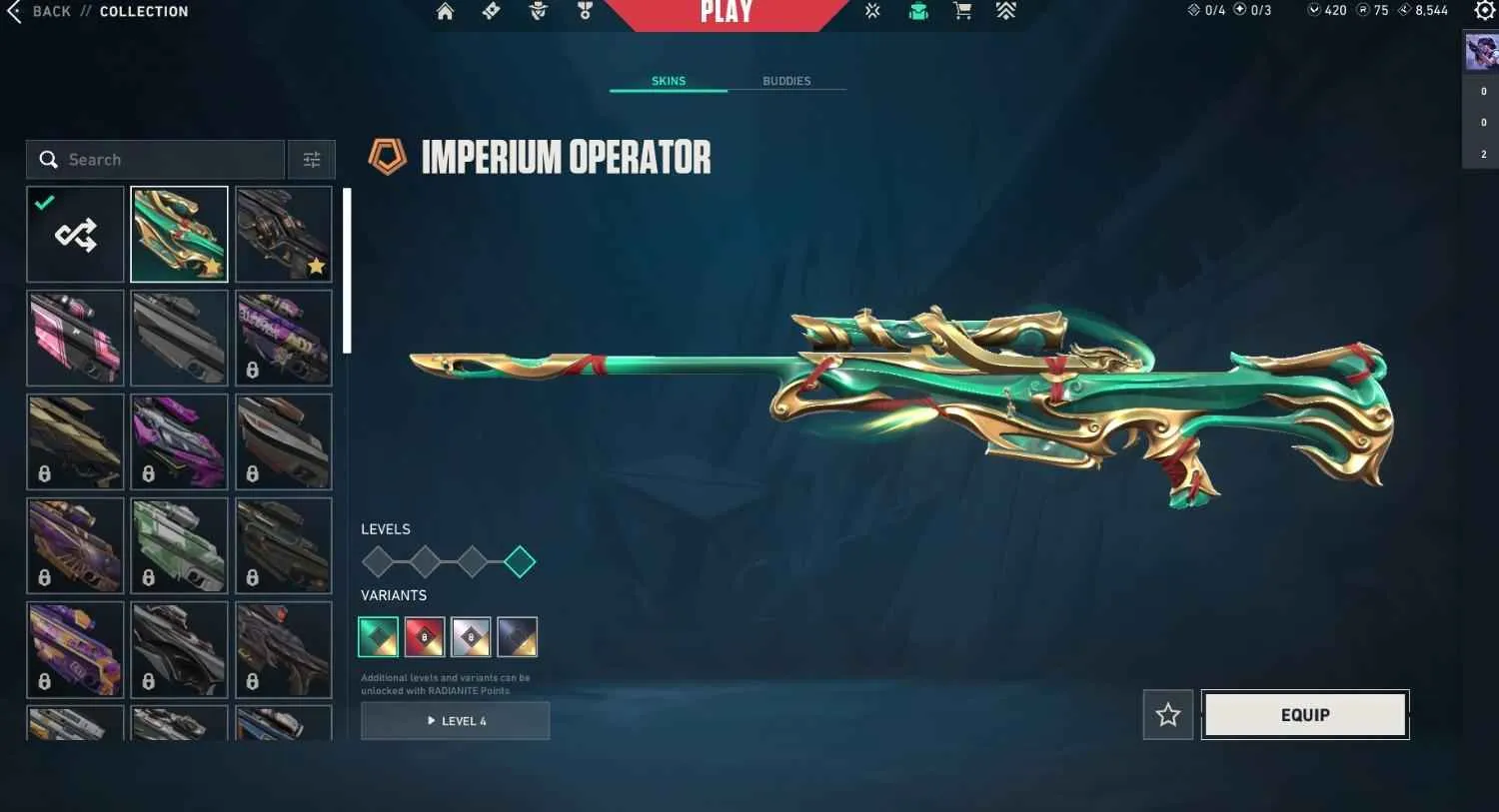Viewport: 1499px width, 812px height.
Task: Open the Career stats icon right of the cart
Action: pos(1005,12)
